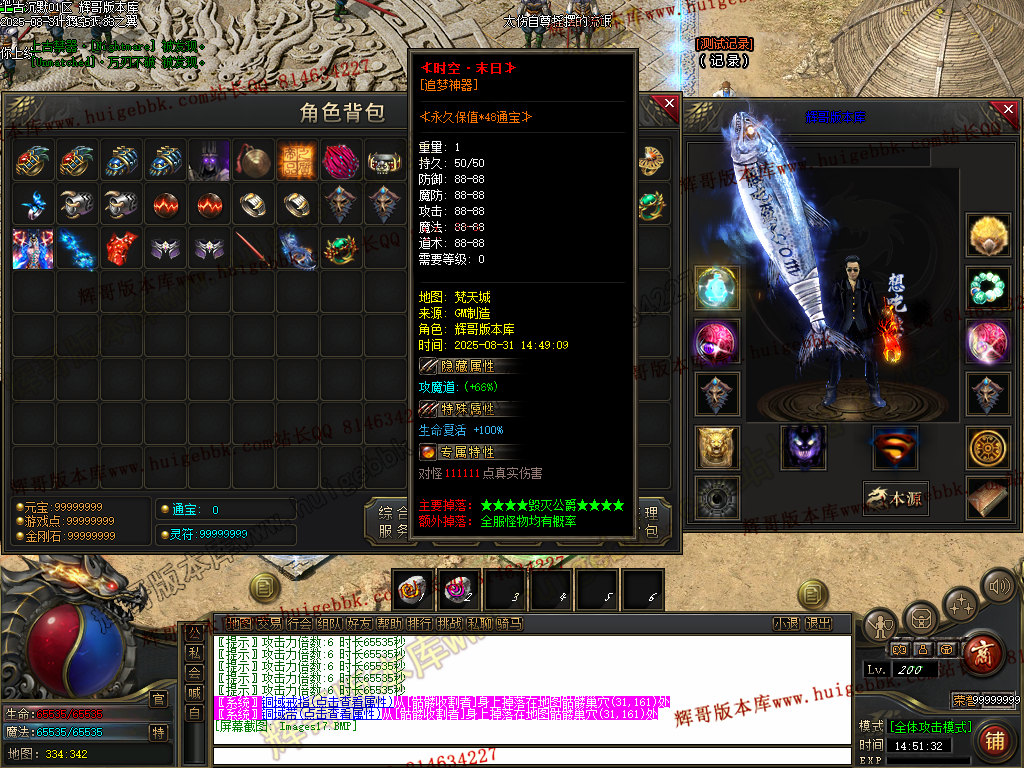This screenshot has width=1024, height=768.
Task: Close the character backpack window
Action: 669,104
